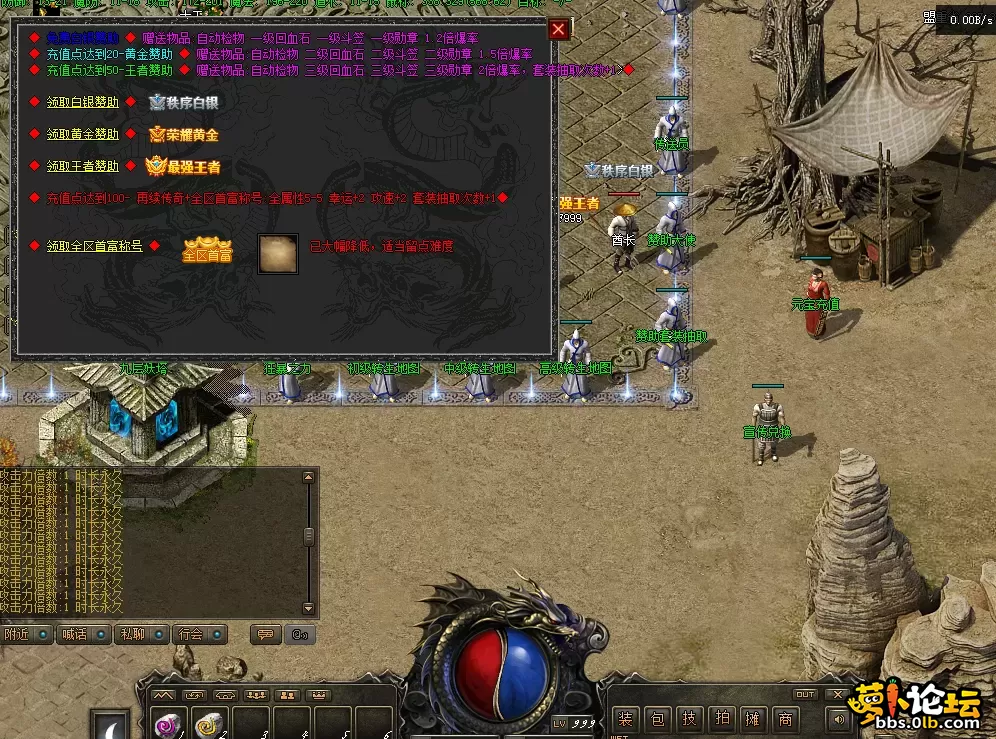Select the parchment item slot in dialog
This screenshot has width=996, height=739.
pyautogui.click(x=278, y=253)
